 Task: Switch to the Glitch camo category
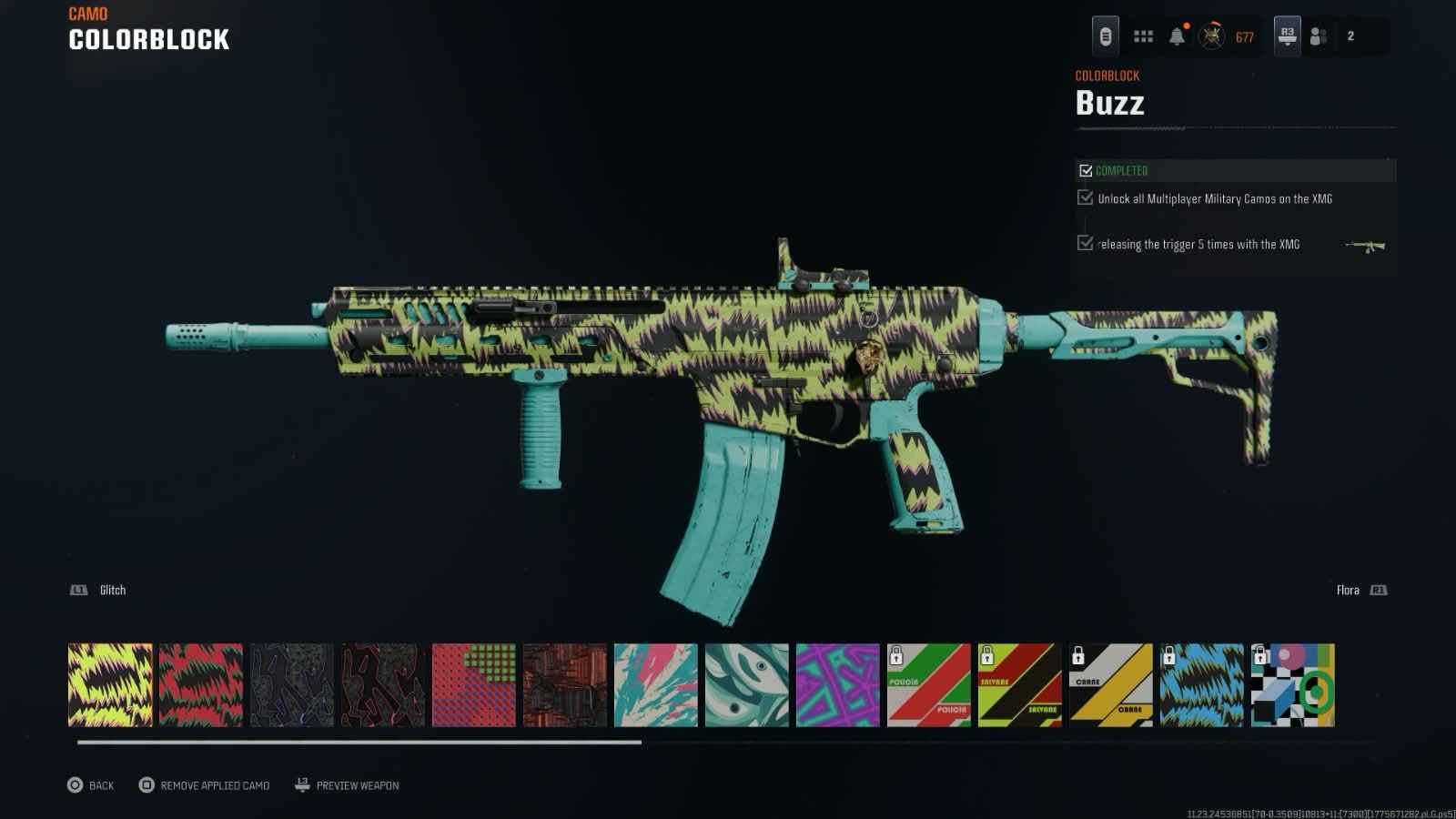[x=98, y=591]
